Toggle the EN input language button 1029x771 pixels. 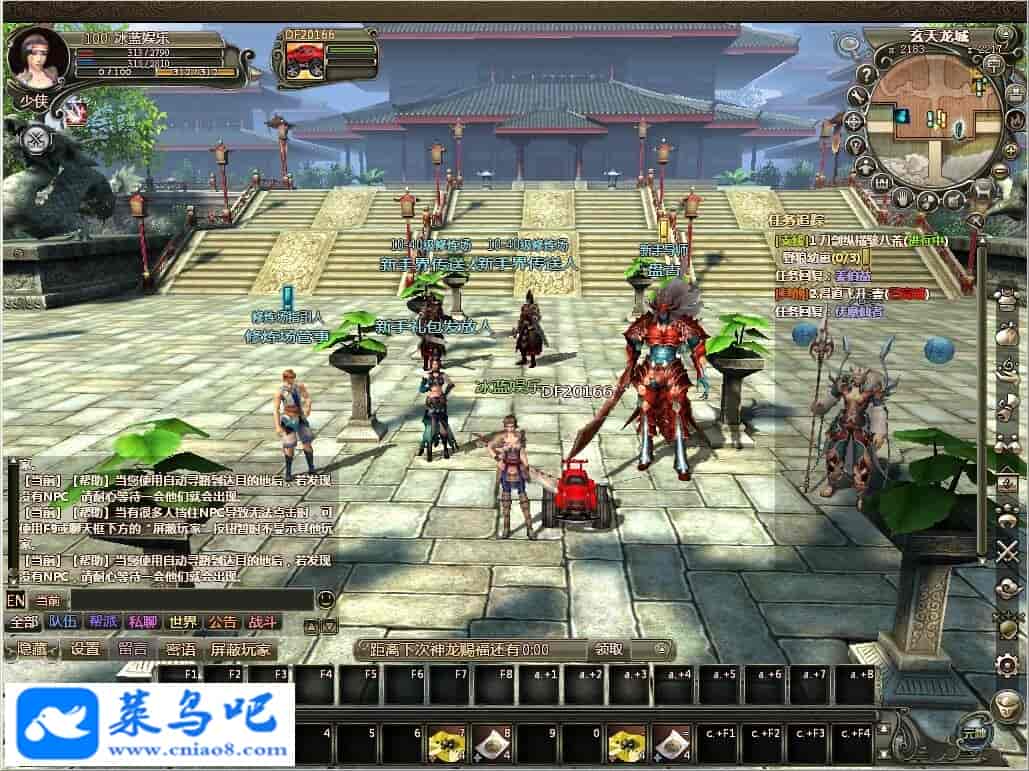[x=15, y=600]
